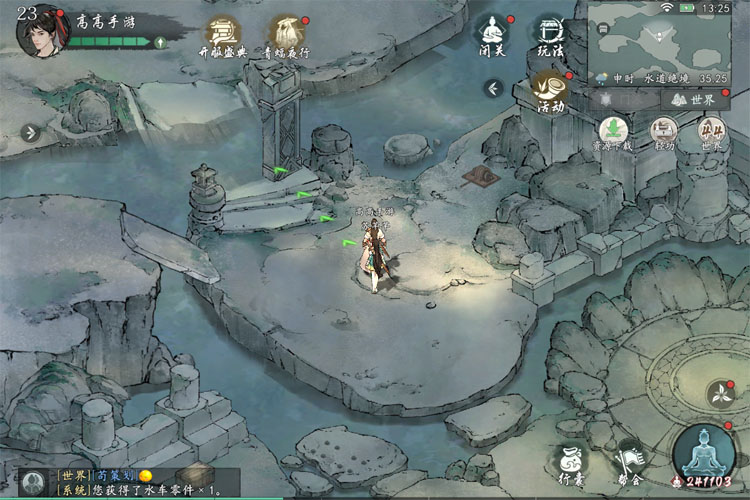This screenshot has height=500, width=750.
Task: Tap the small leaf skill button
Action: (x=720, y=392)
